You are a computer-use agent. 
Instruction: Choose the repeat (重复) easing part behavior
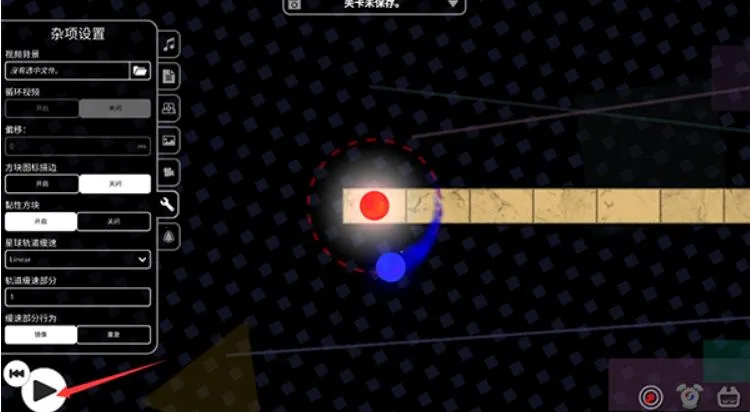[x=115, y=335]
